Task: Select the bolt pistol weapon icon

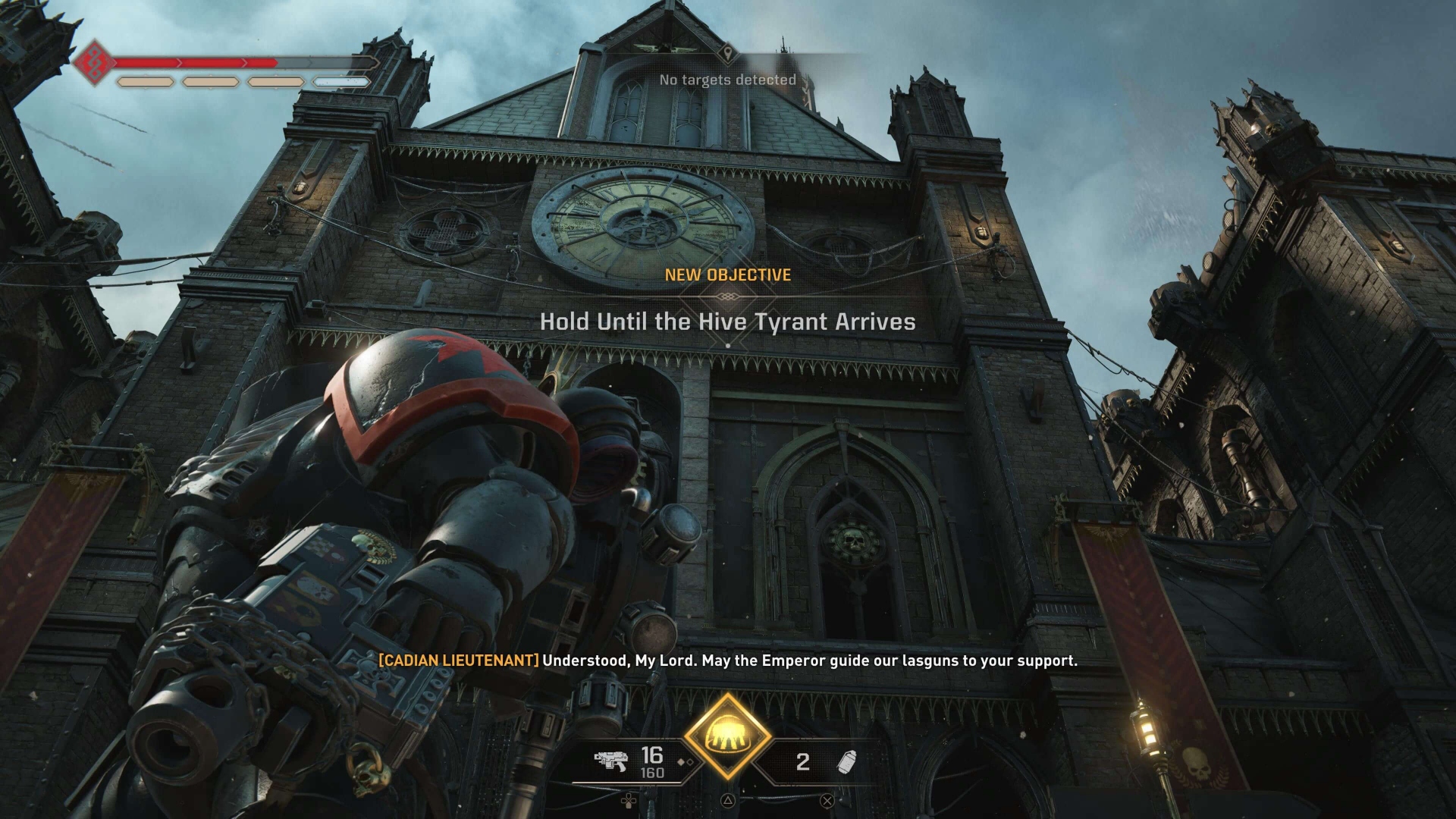Action: [x=610, y=760]
